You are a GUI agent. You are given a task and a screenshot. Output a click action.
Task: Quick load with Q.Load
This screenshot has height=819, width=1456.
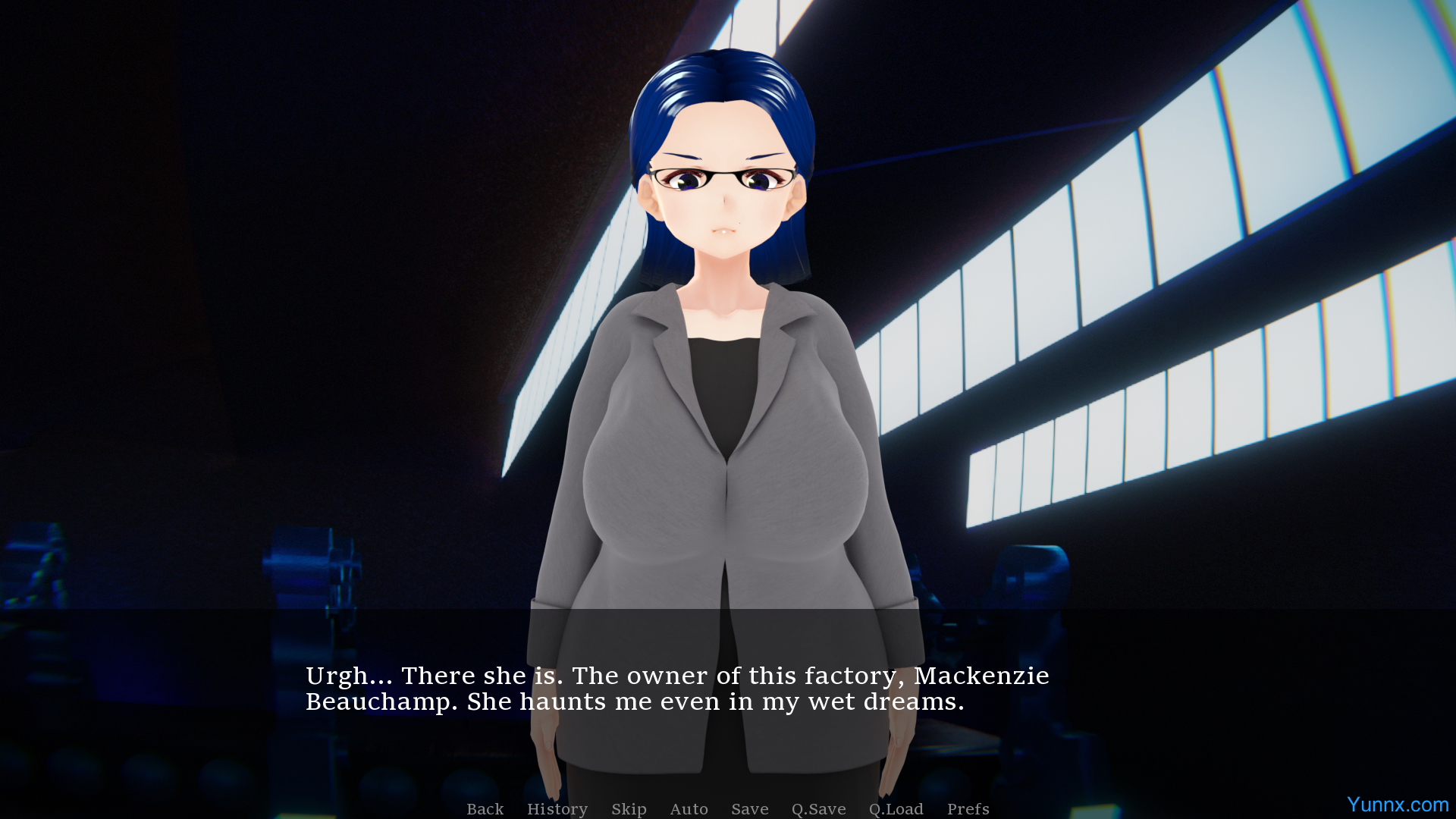pos(896,809)
